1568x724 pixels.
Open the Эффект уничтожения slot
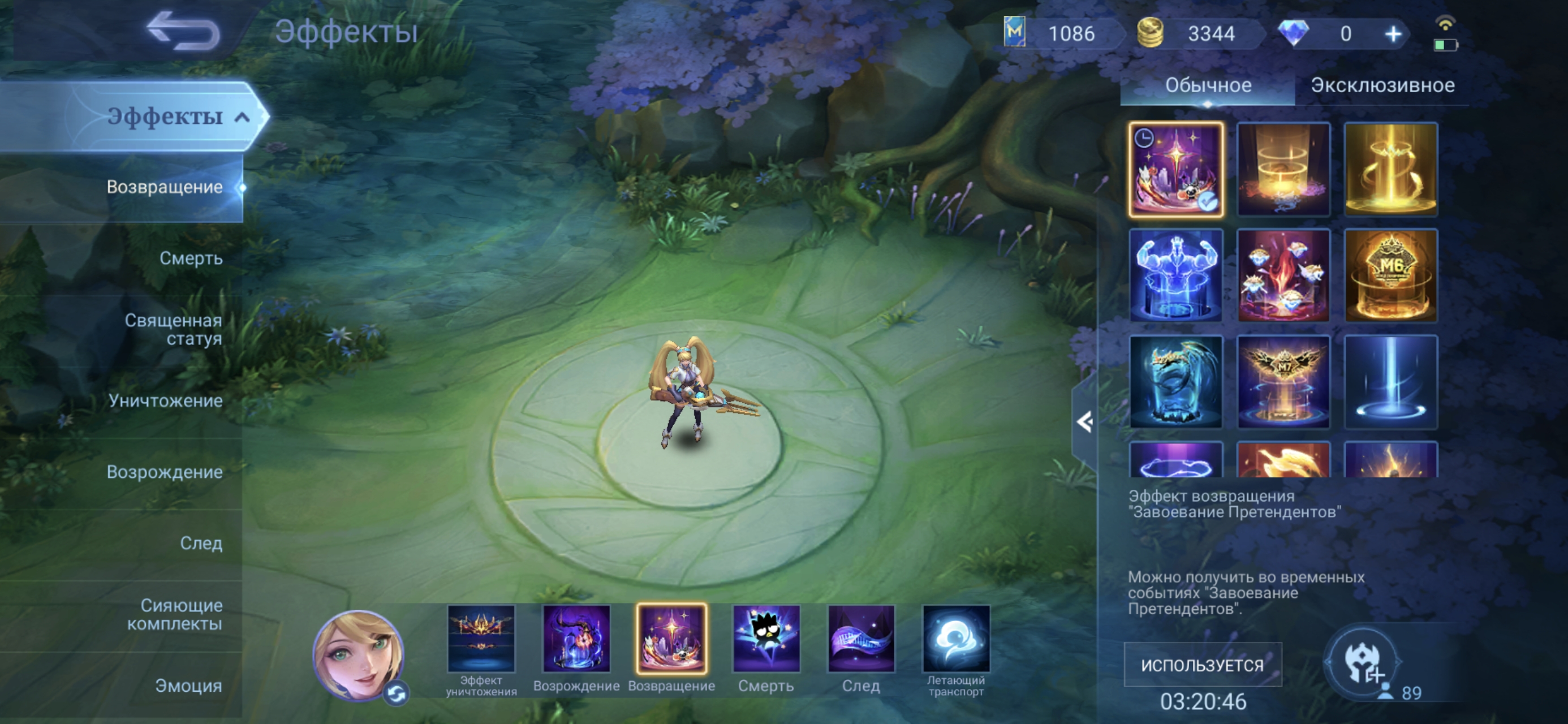(481, 639)
